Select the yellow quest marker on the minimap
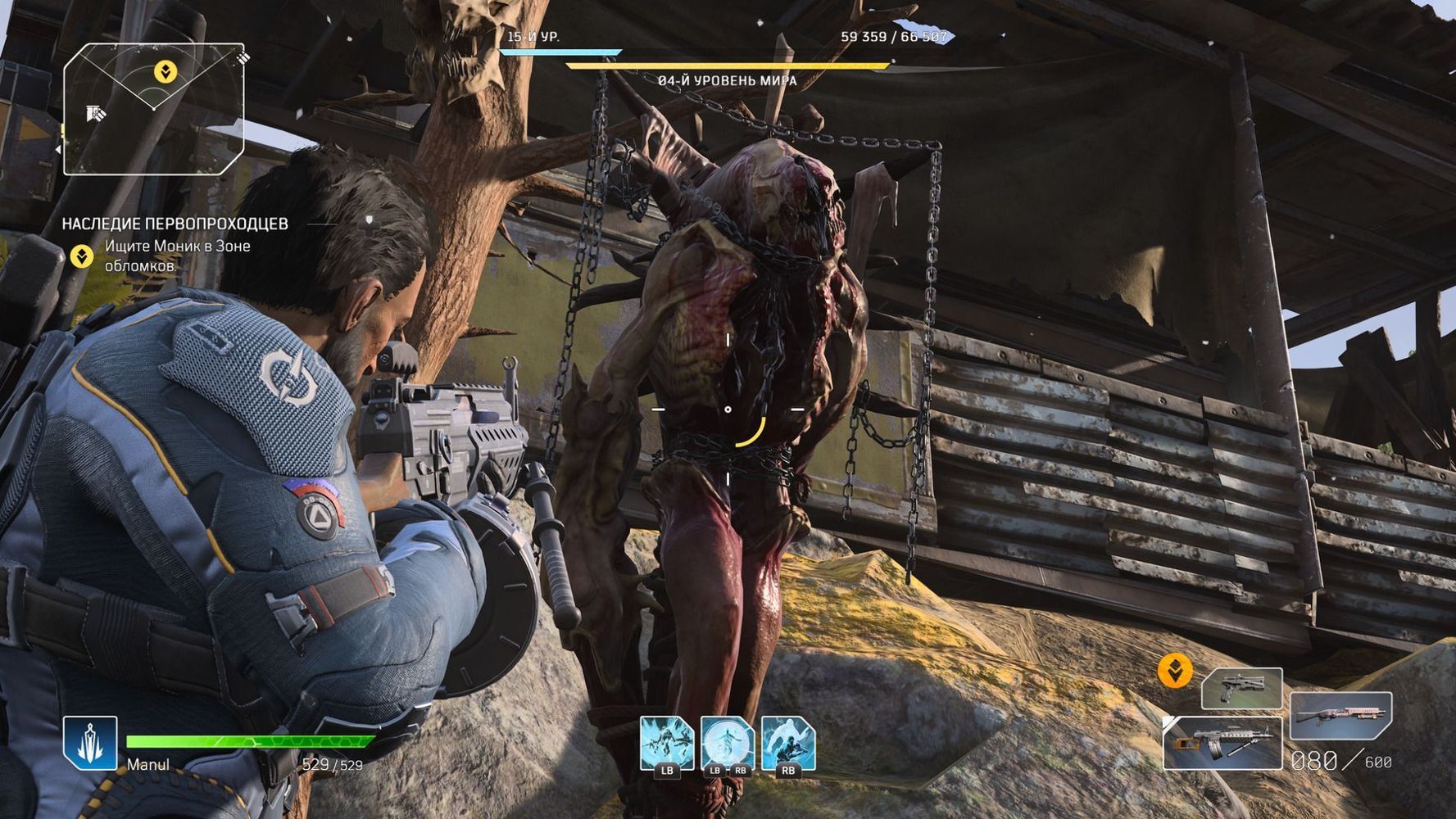Viewport: 1456px width, 819px height. [166, 72]
